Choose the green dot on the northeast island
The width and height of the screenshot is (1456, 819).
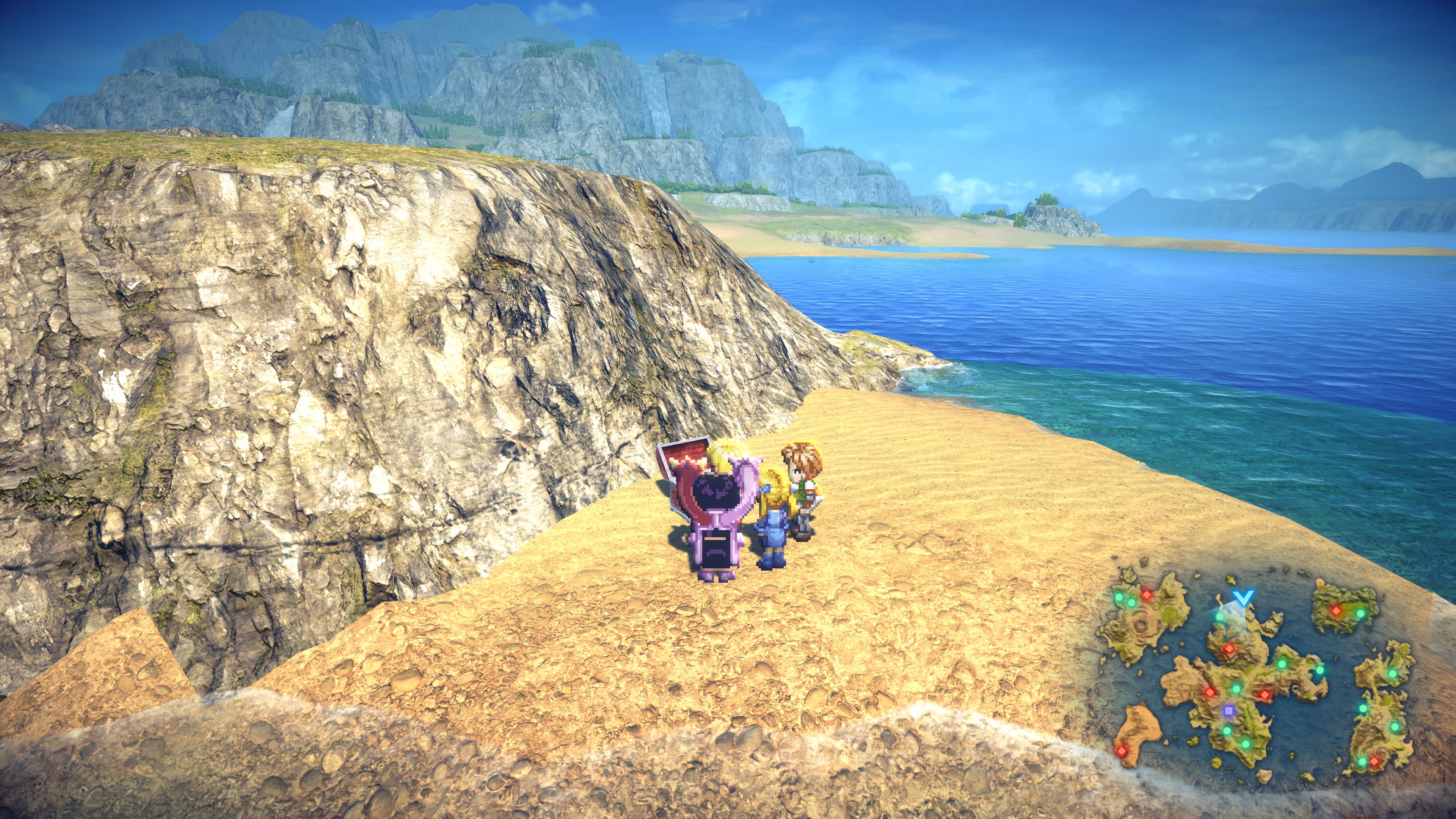coord(1360,614)
